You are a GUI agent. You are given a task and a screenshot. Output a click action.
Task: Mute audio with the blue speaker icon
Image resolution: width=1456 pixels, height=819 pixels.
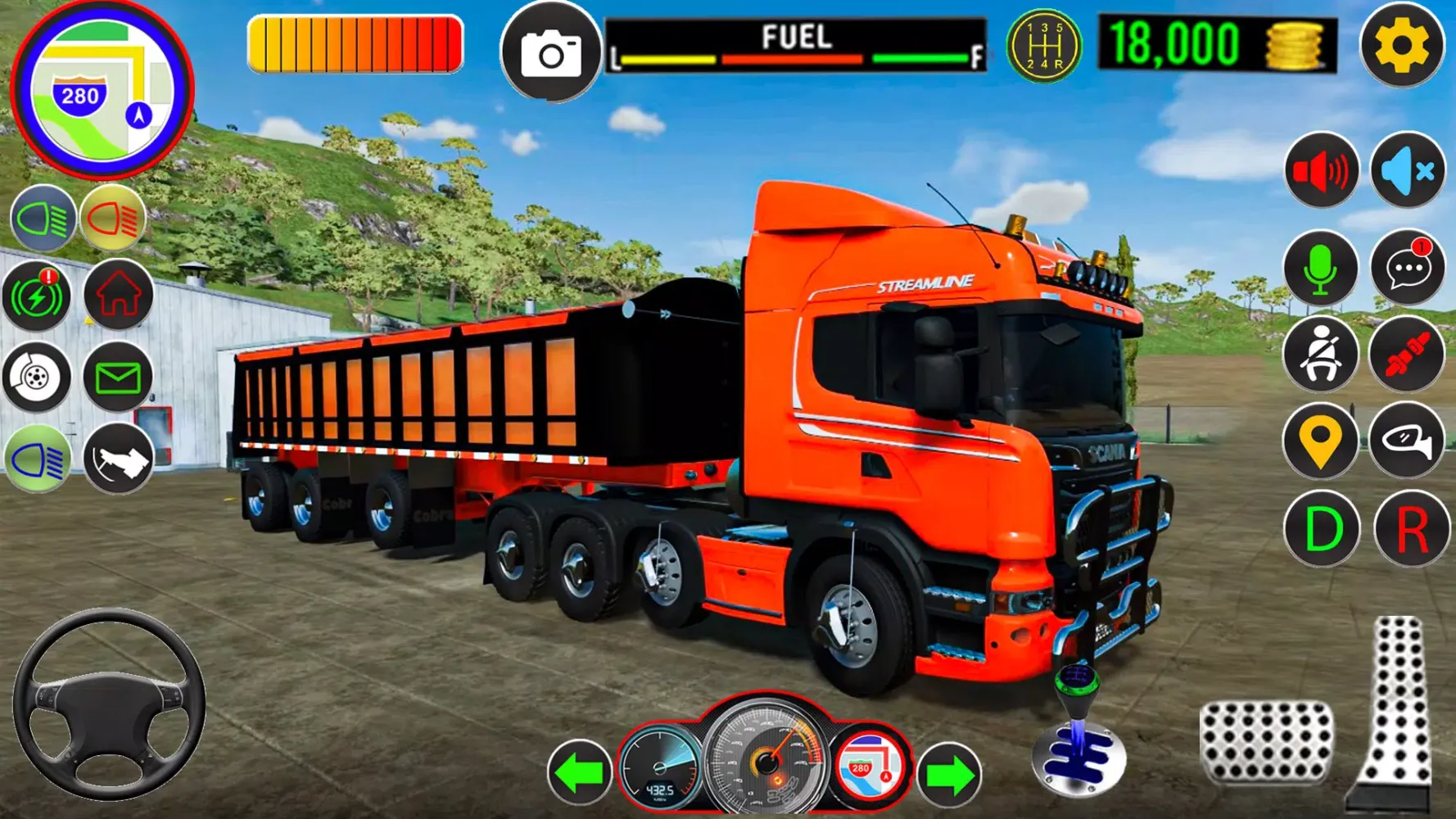(x=1407, y=171)
